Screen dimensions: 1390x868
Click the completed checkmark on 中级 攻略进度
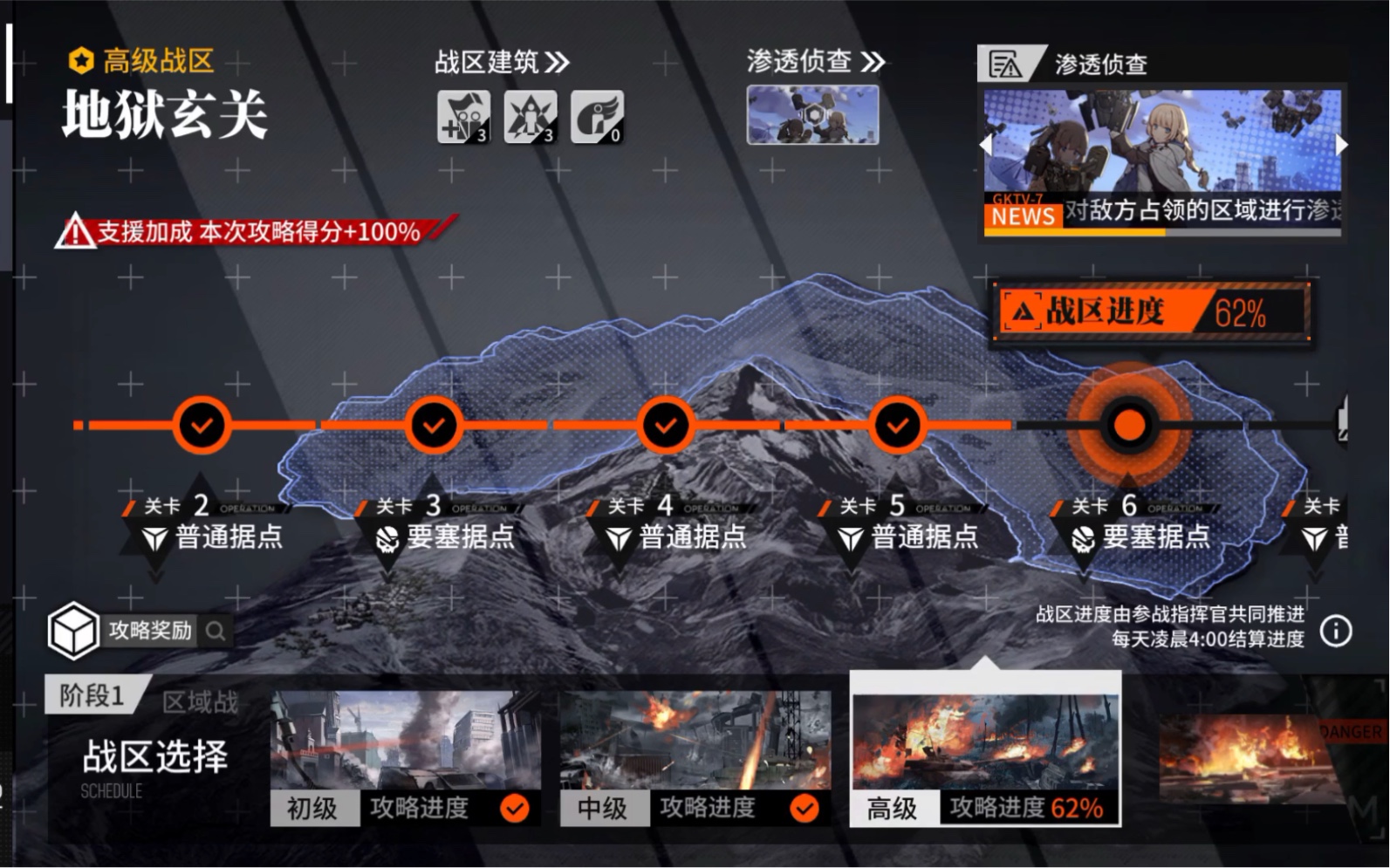coord(804,808)
